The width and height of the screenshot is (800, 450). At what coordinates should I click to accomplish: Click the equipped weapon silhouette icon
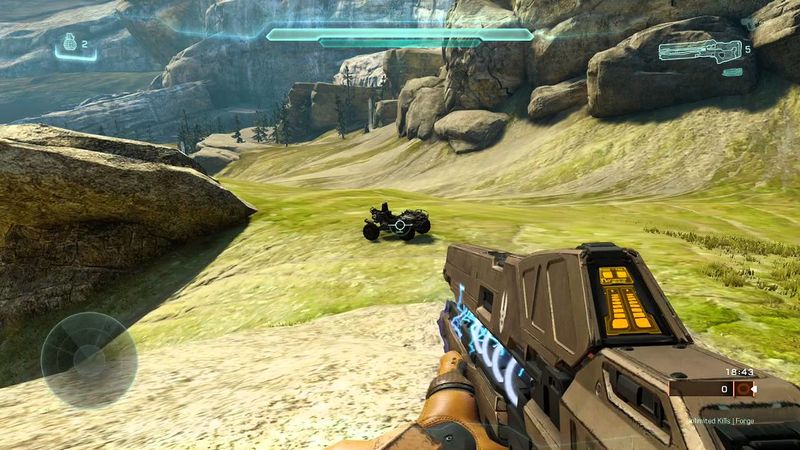pyautogui.click(x=698, y=49)
